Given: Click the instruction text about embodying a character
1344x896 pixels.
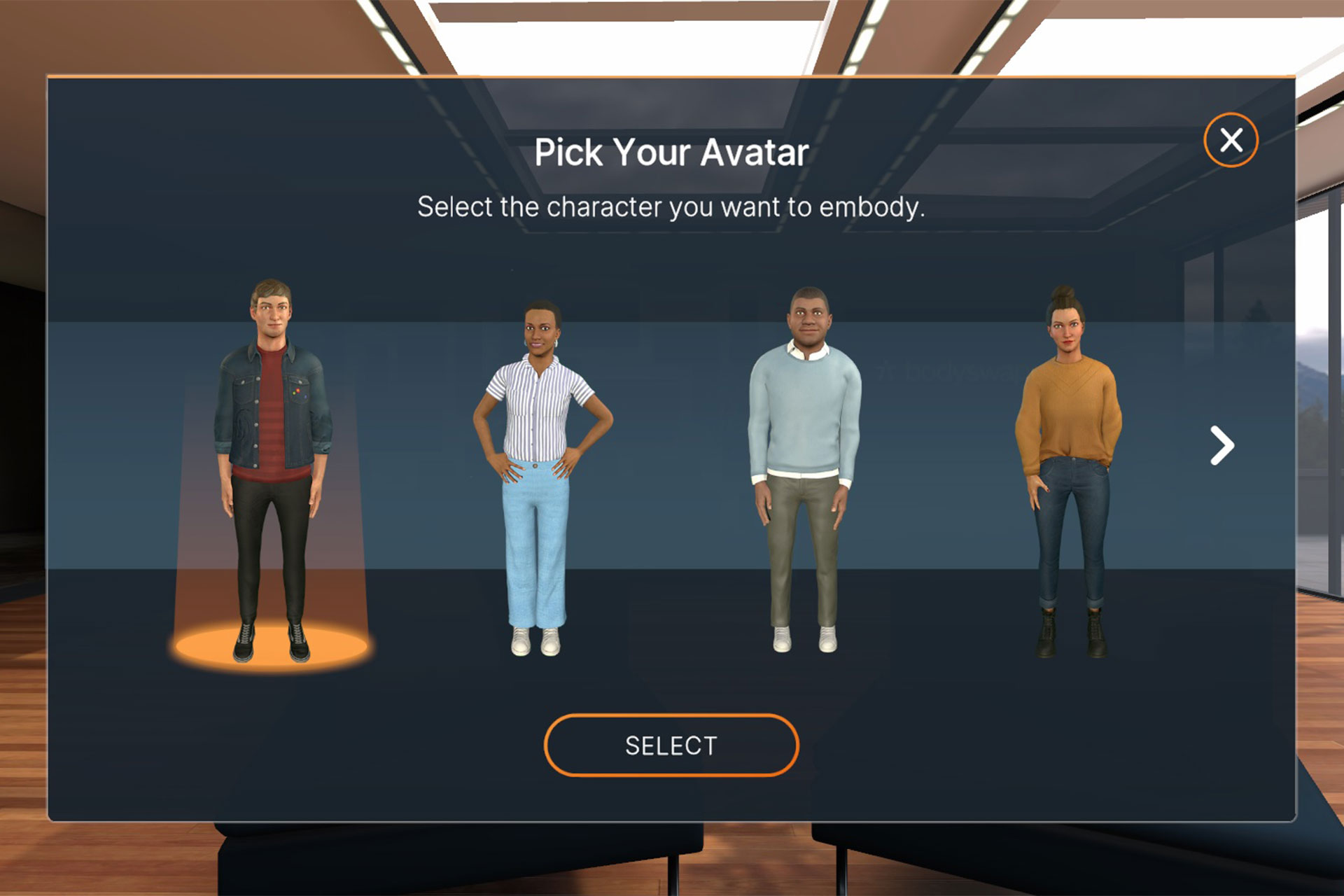Looking at the screenshot, I should [x=671, y=206].
